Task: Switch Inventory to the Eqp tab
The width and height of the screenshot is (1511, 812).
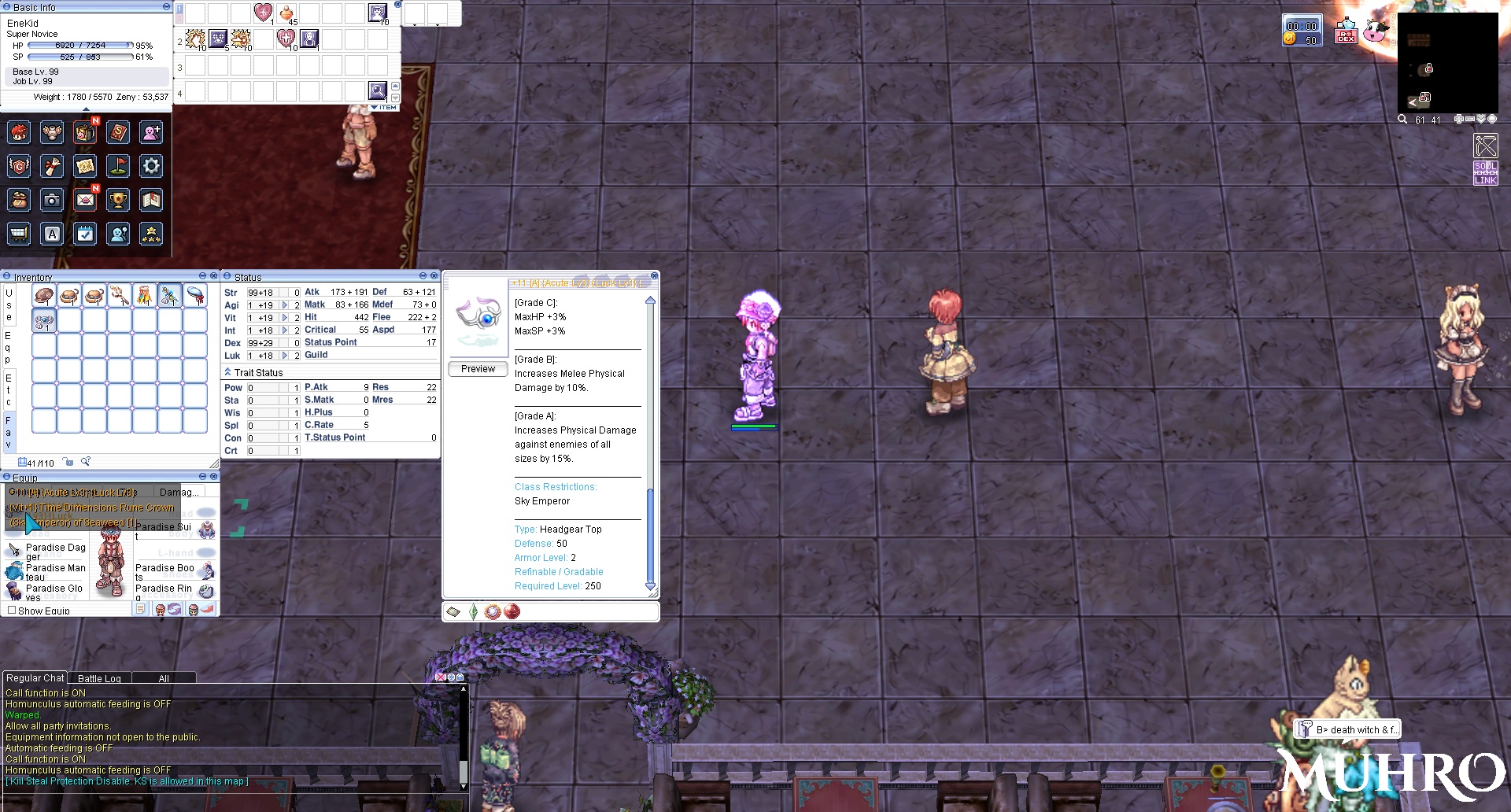Action: click(9, 347)
